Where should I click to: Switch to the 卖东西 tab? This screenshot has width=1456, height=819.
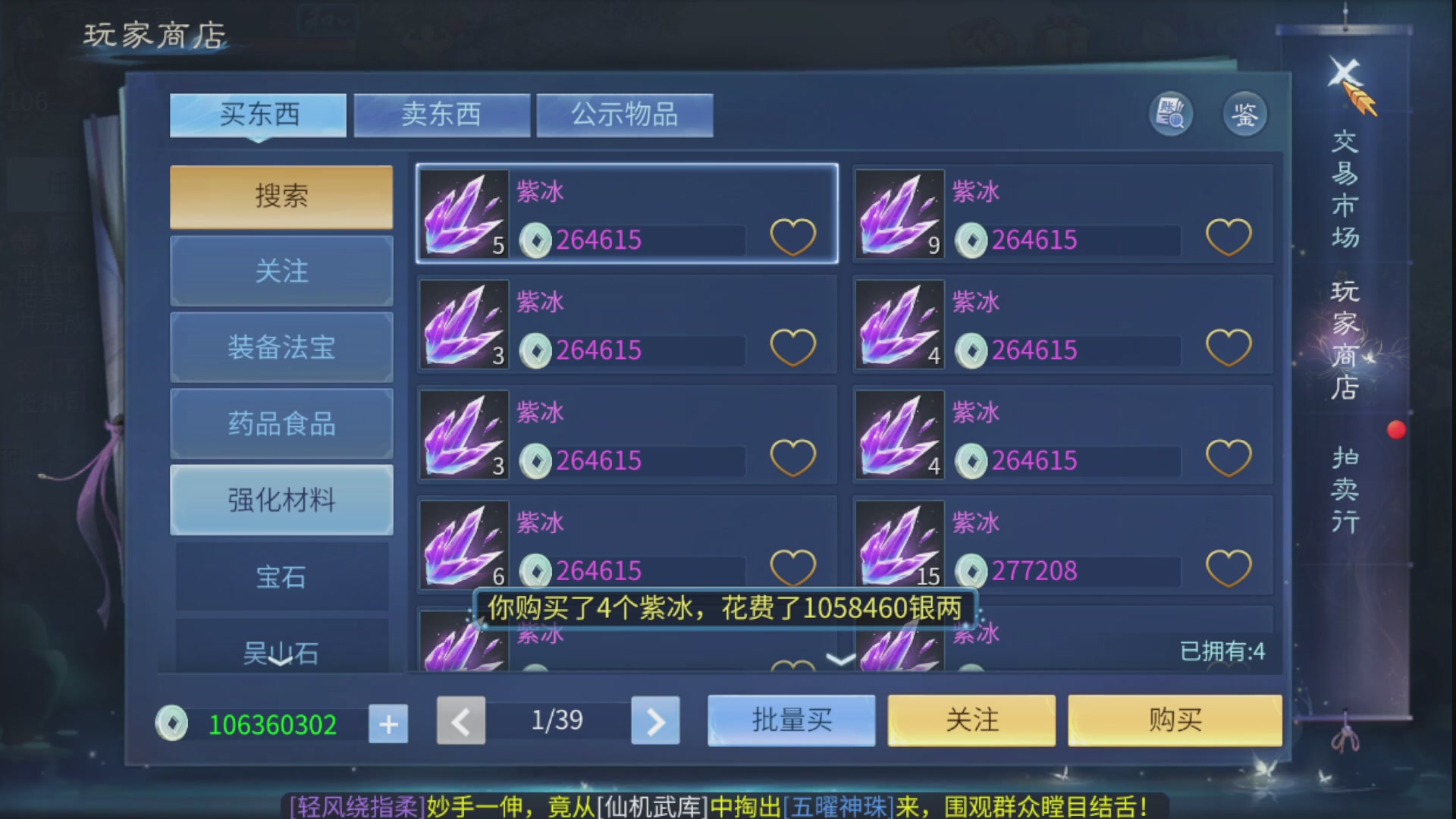click(442, 114)
